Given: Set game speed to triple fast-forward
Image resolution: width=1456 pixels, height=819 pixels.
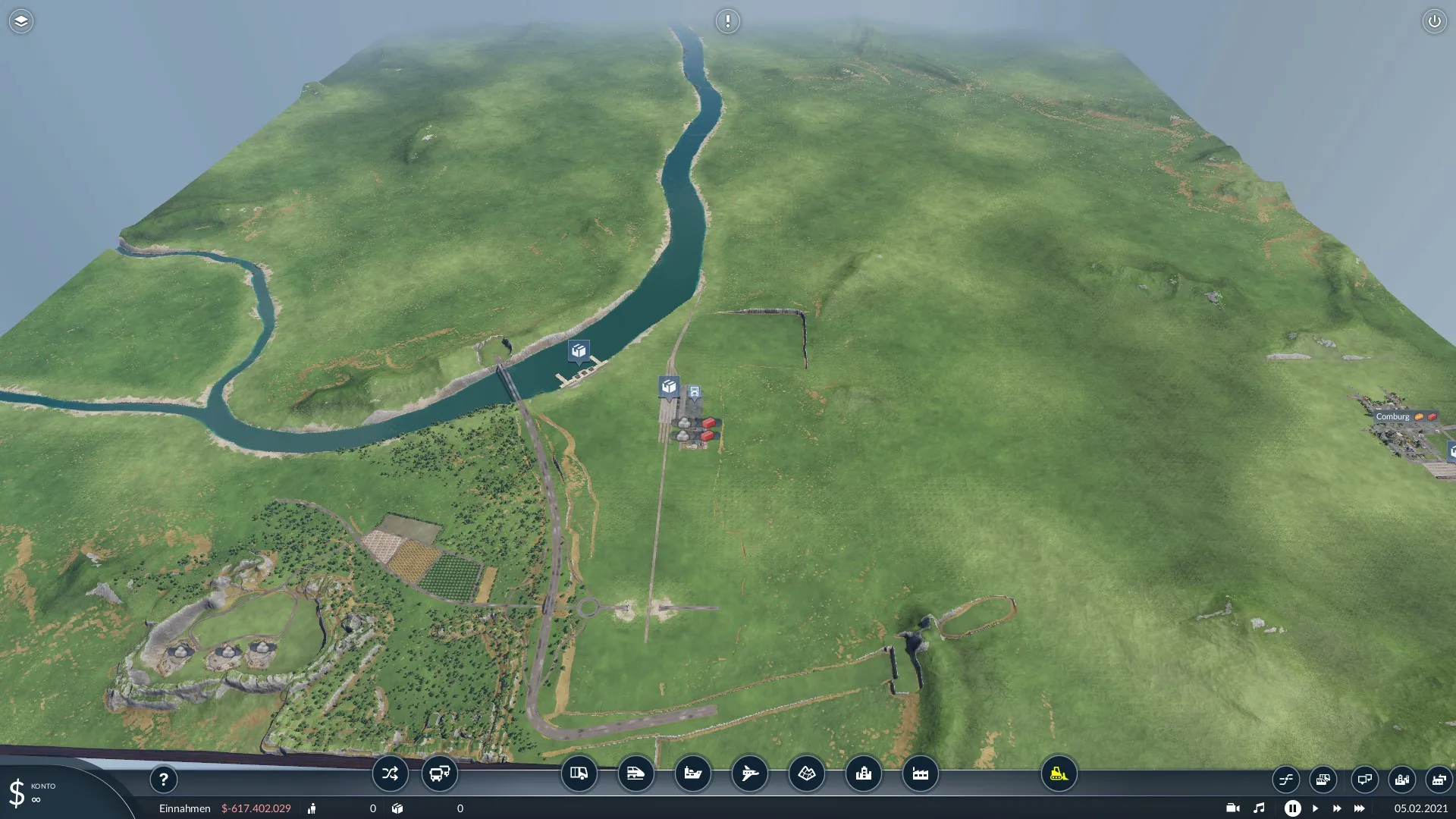Looking at the screenshot, I should 1359,808.
